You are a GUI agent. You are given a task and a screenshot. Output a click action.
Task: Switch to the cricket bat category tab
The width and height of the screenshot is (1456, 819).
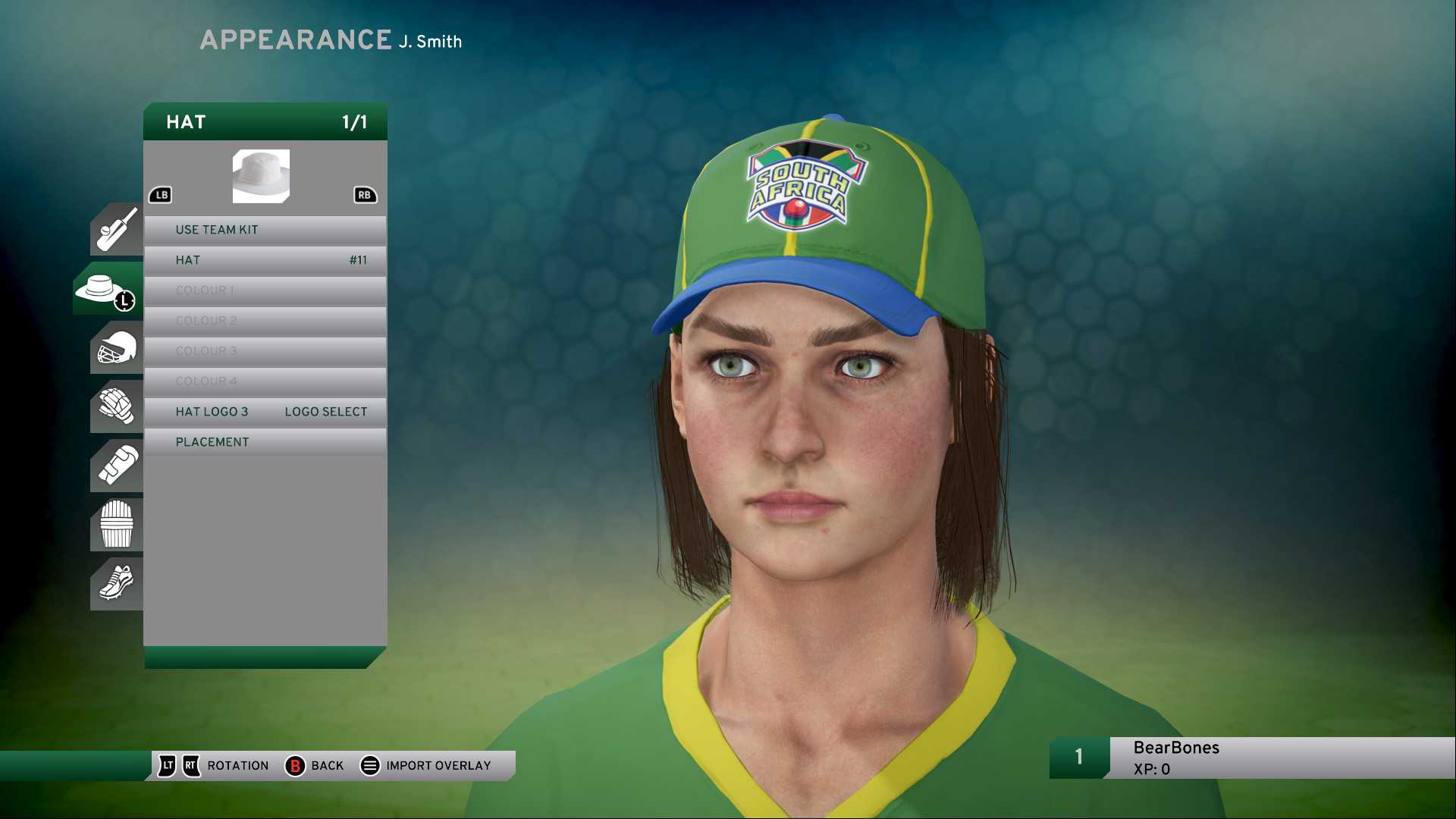(x=117, y=230)
